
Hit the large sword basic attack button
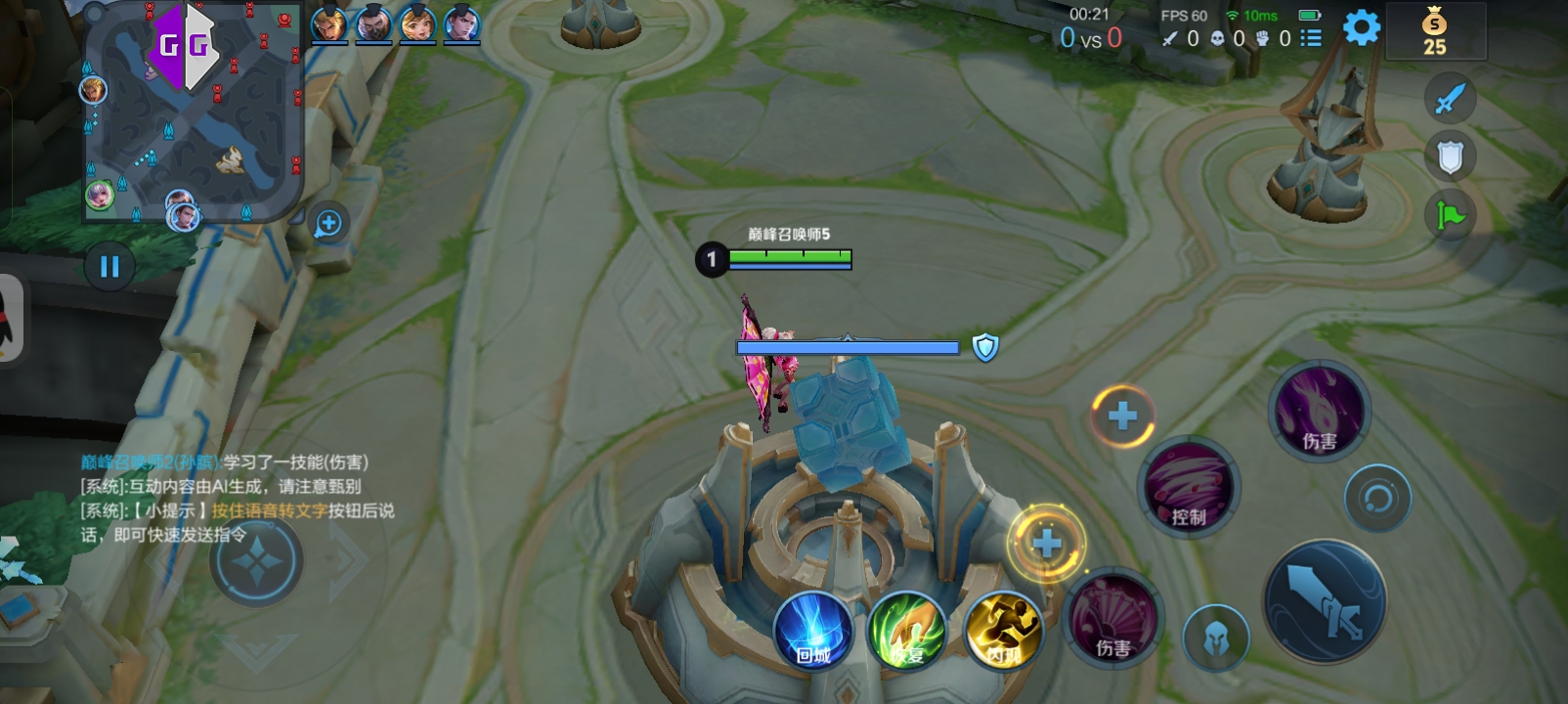[1325, 601]
